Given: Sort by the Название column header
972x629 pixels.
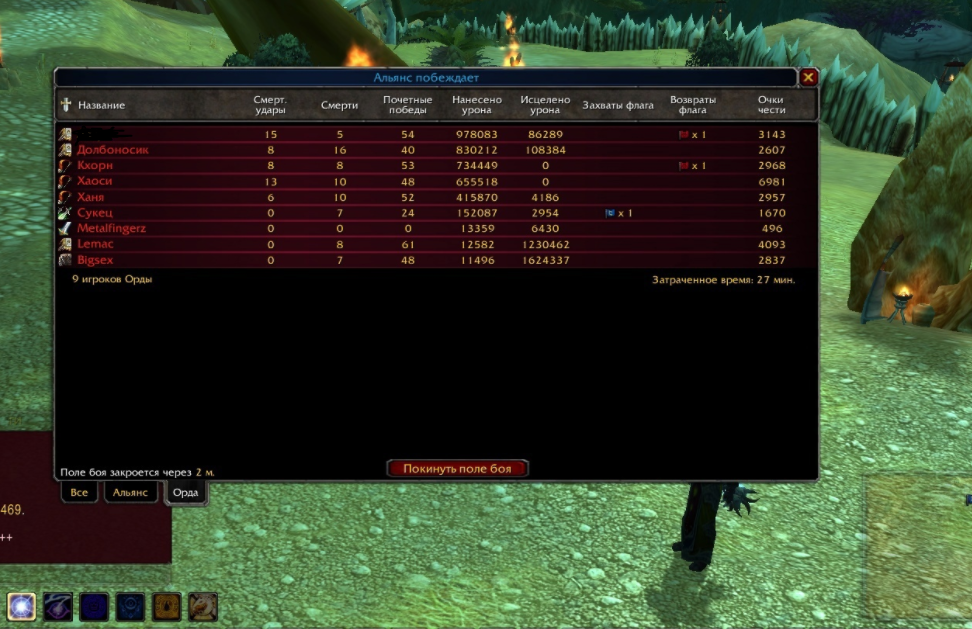Looking at the screenshot, I should pyautogui.click(x=101, y=106).
